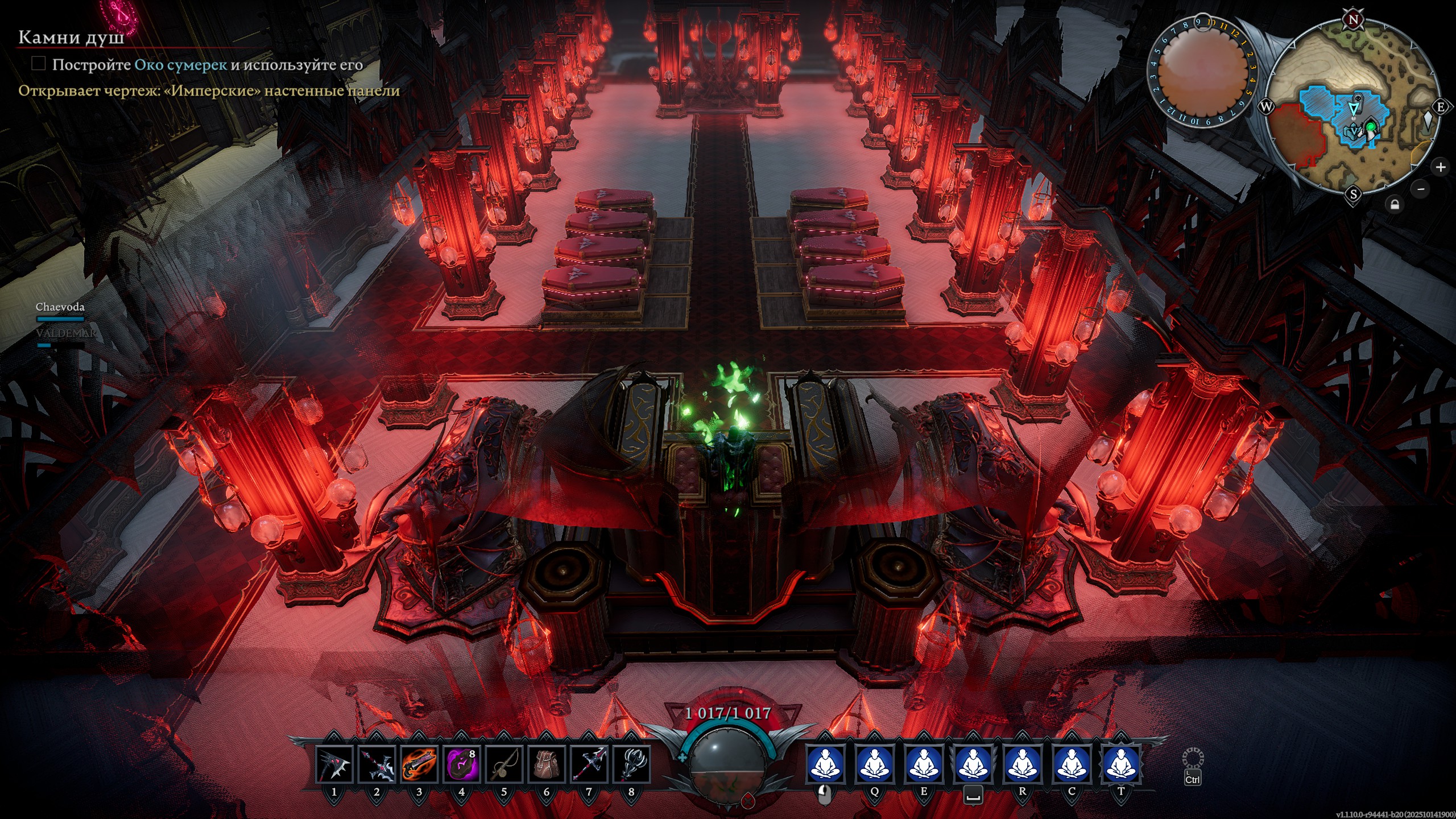
Task: Open the Камни душ quest tracker title
Action: [x=71, y=38]
